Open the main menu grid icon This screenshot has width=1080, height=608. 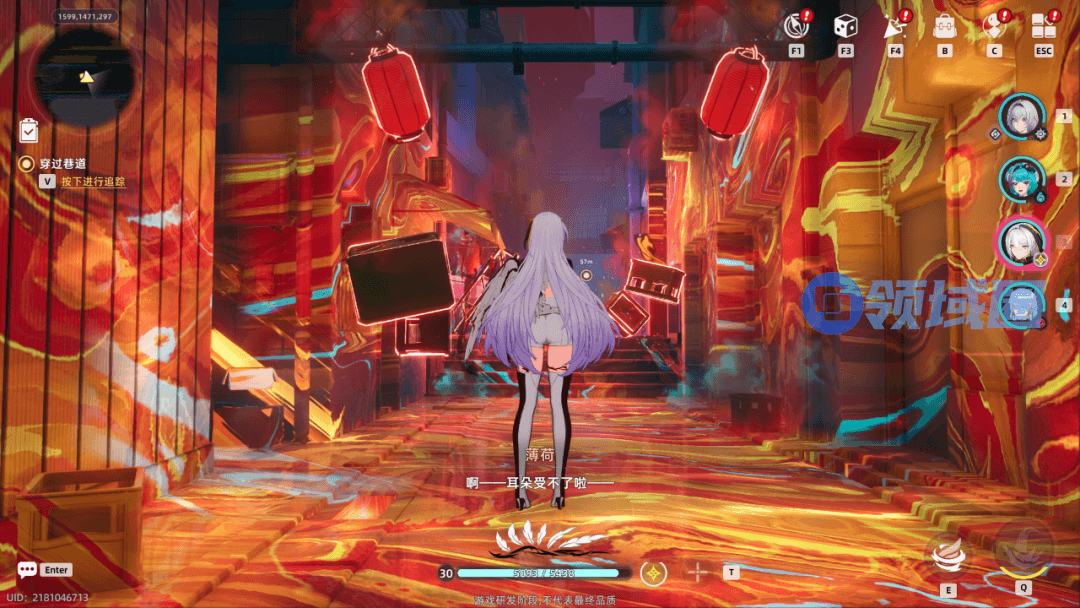[1044, 26]
